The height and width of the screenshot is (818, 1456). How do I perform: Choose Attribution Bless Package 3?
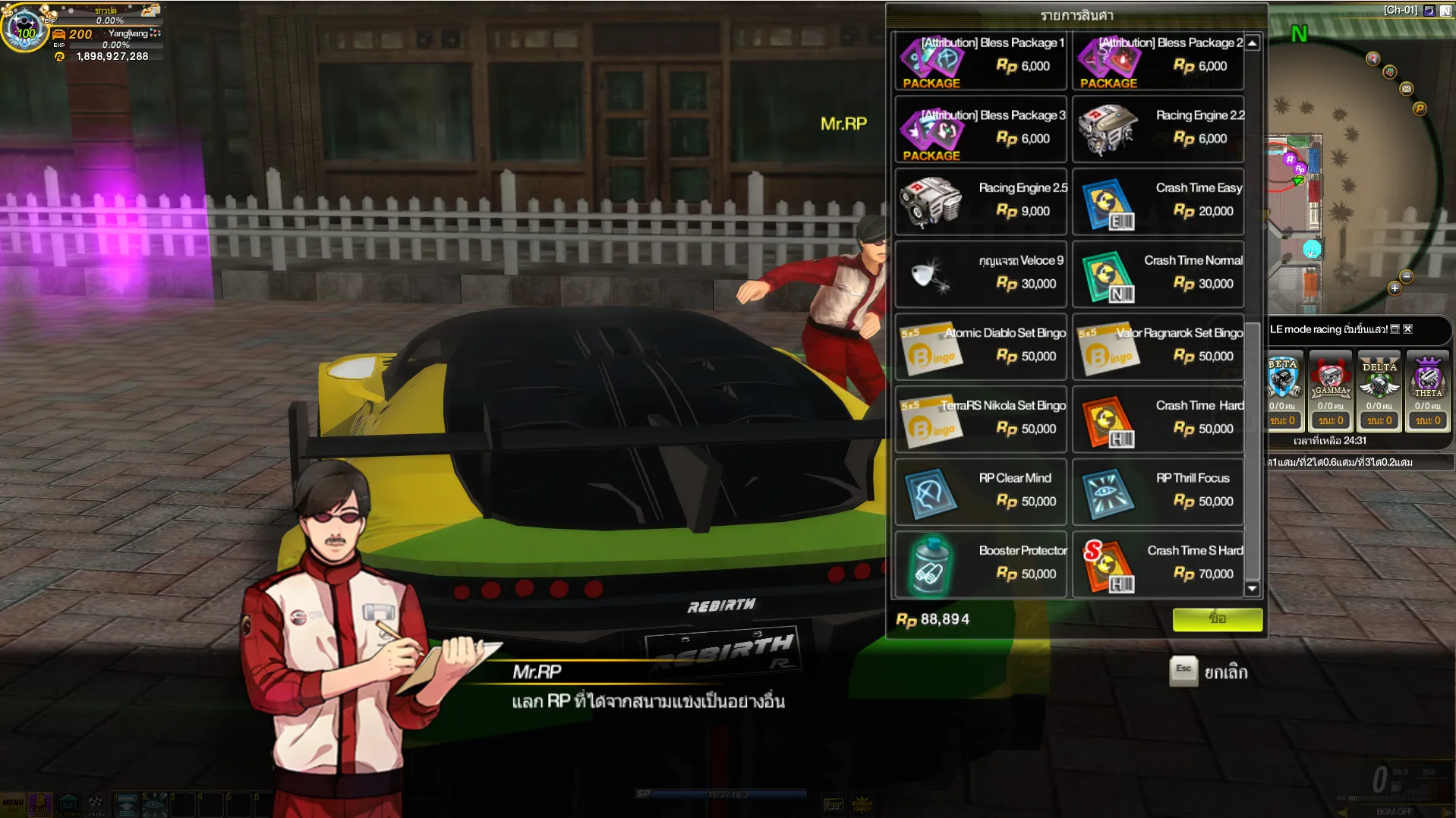point(981,130)
